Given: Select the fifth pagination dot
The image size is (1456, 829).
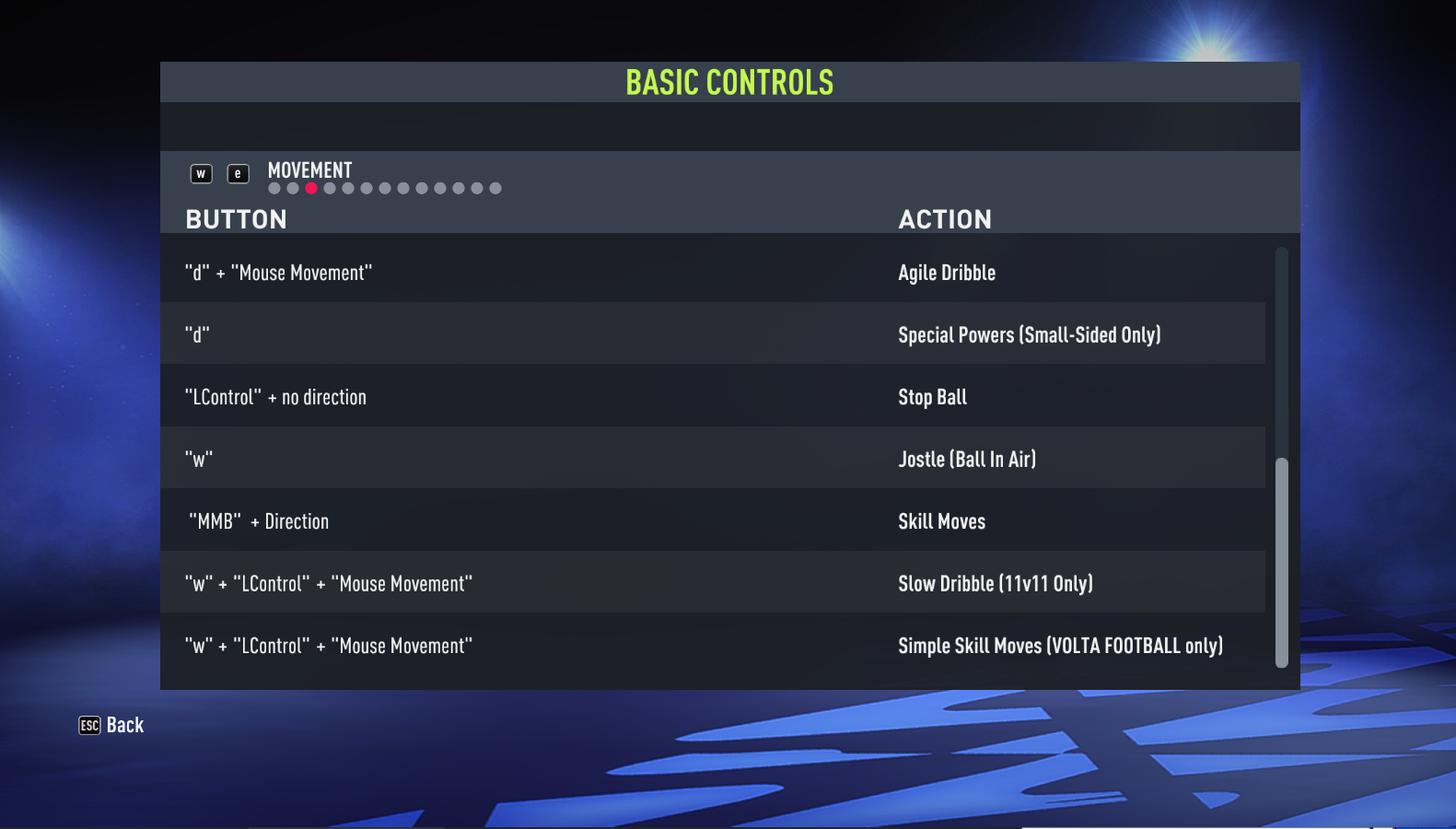Looking at the screenshot, I should [348, 188].
